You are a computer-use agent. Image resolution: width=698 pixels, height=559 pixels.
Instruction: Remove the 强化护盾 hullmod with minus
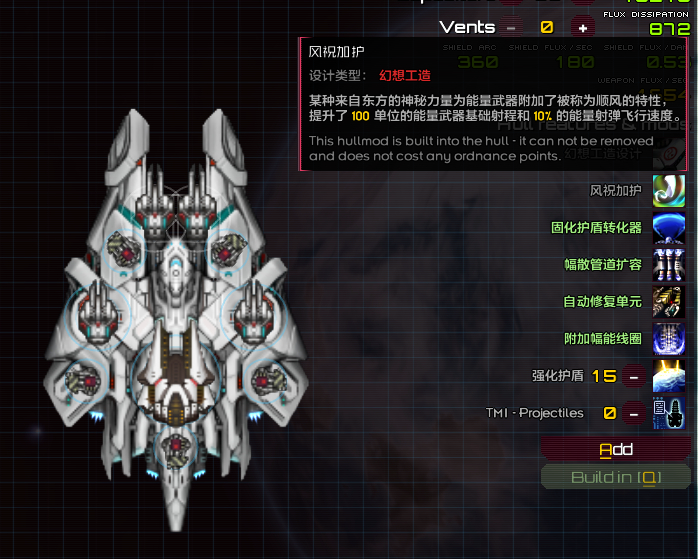pyautogui.click(x=633, y=376)
